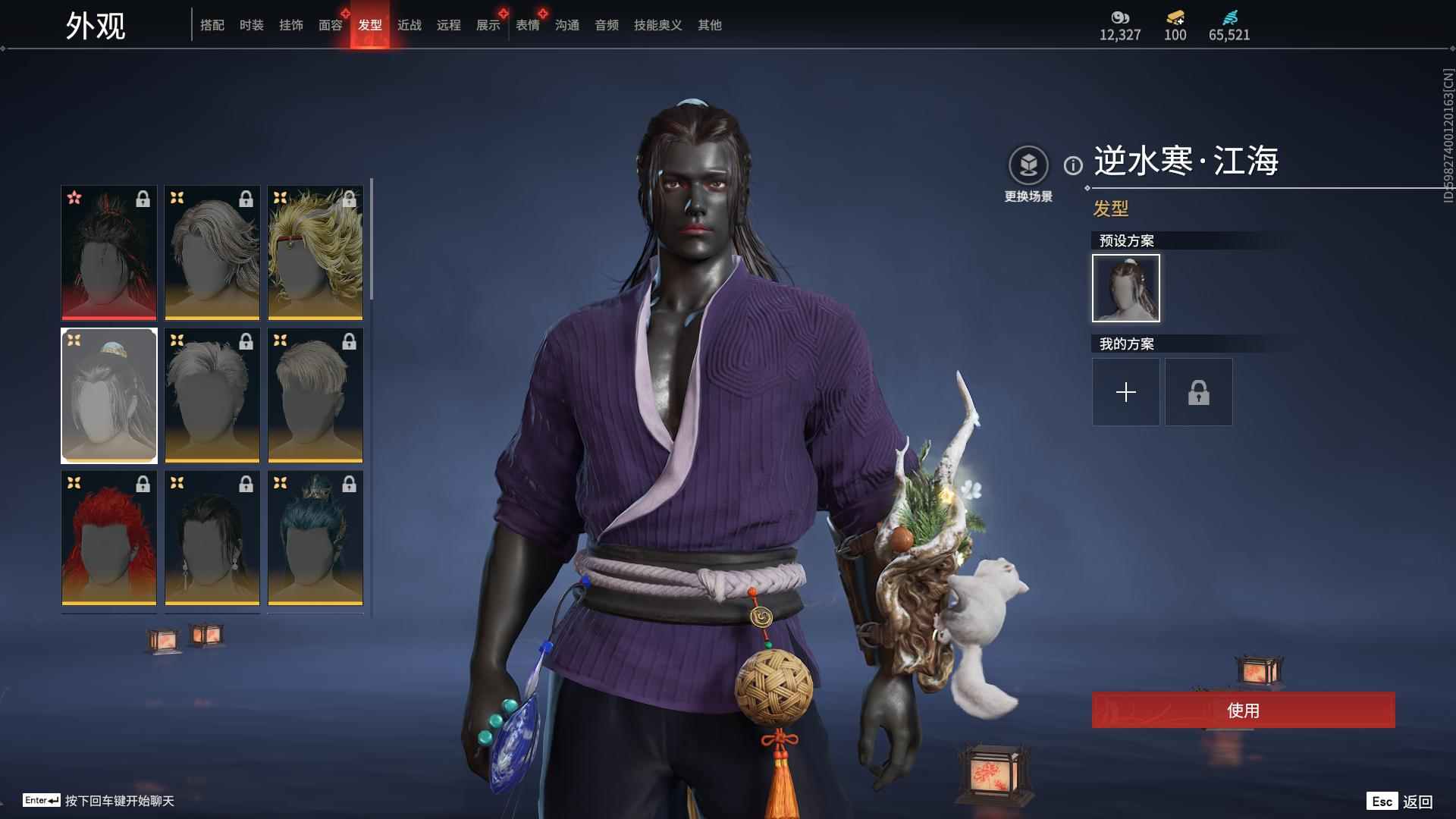Open the 表情 tab
The height and width of the screenshot is (819, 1456).
point(528,25)
